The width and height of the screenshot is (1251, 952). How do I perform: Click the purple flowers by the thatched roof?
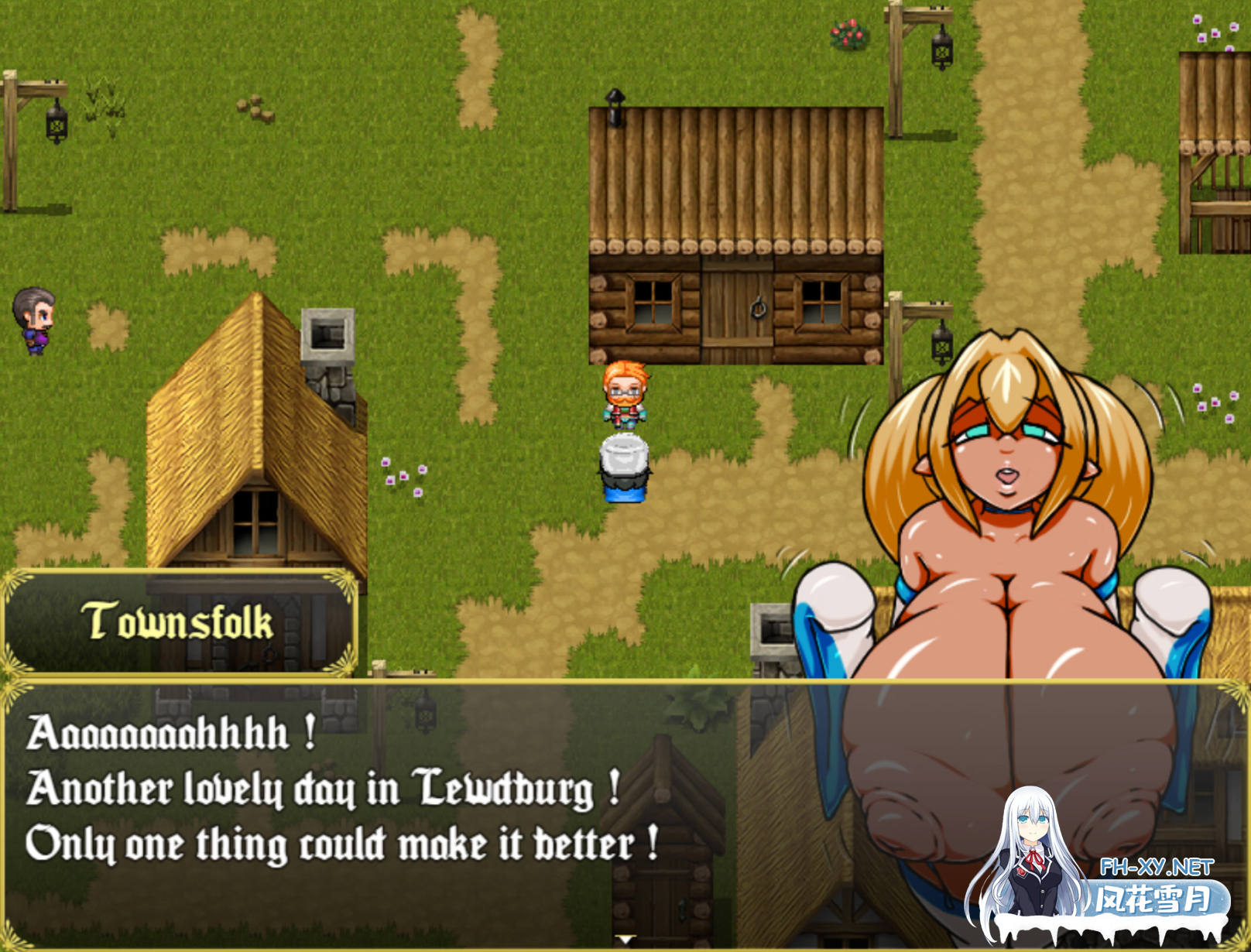pyautogui.click(x=406, y=476)
